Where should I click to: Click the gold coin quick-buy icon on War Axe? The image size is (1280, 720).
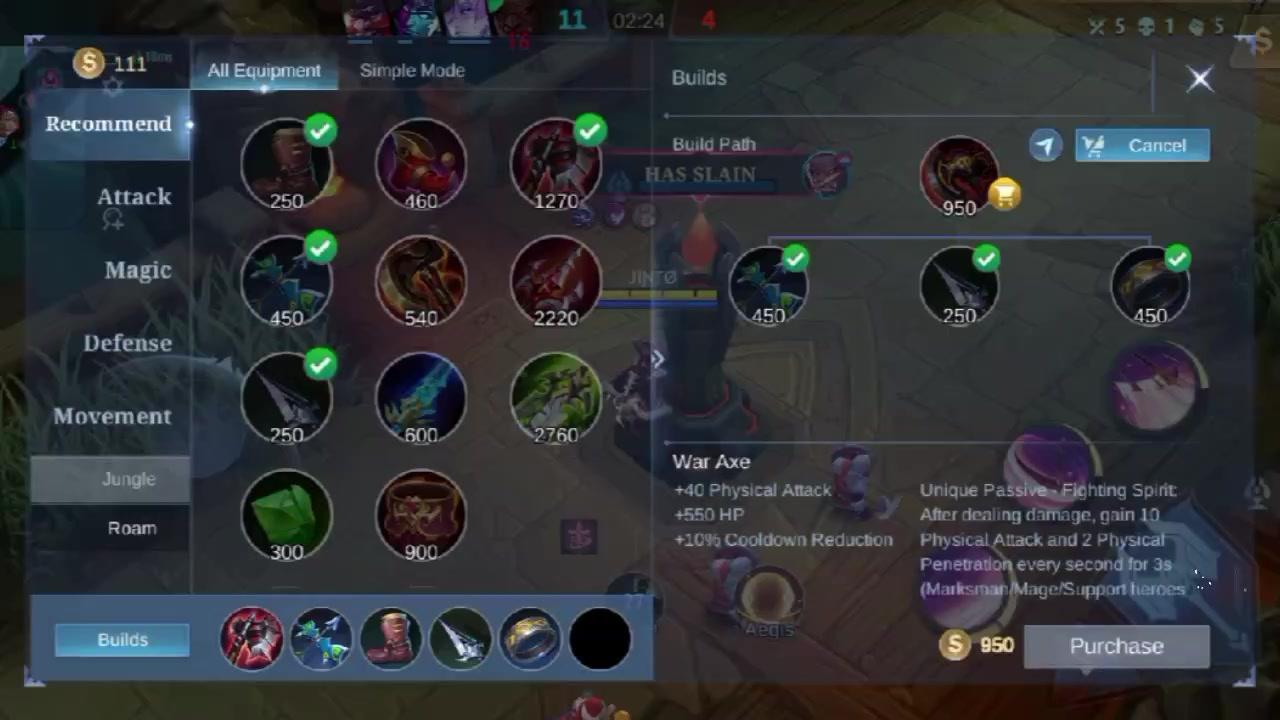[x=1003, y=194]
